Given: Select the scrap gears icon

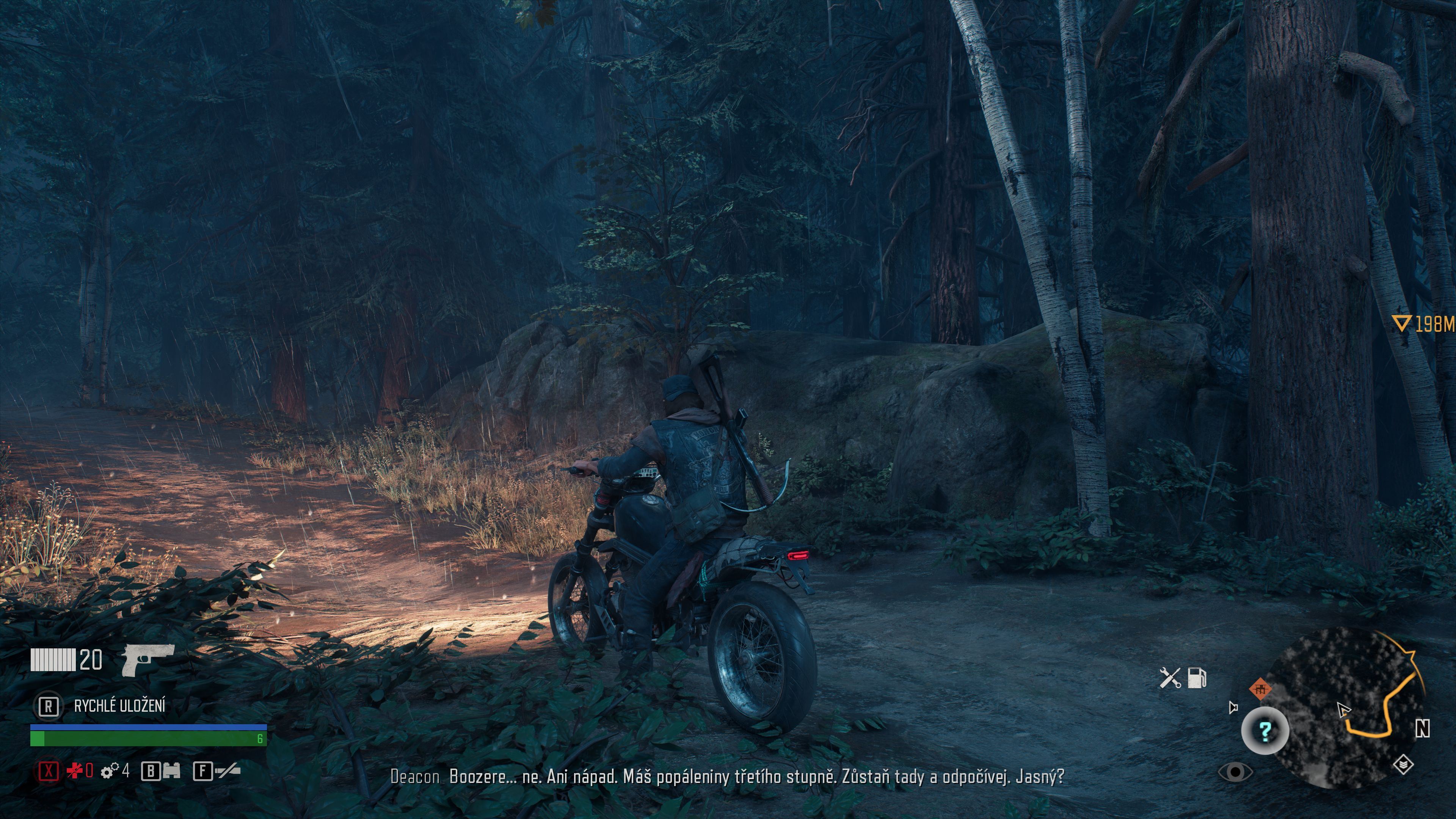Looking at the screenshot, I should 110,770.
